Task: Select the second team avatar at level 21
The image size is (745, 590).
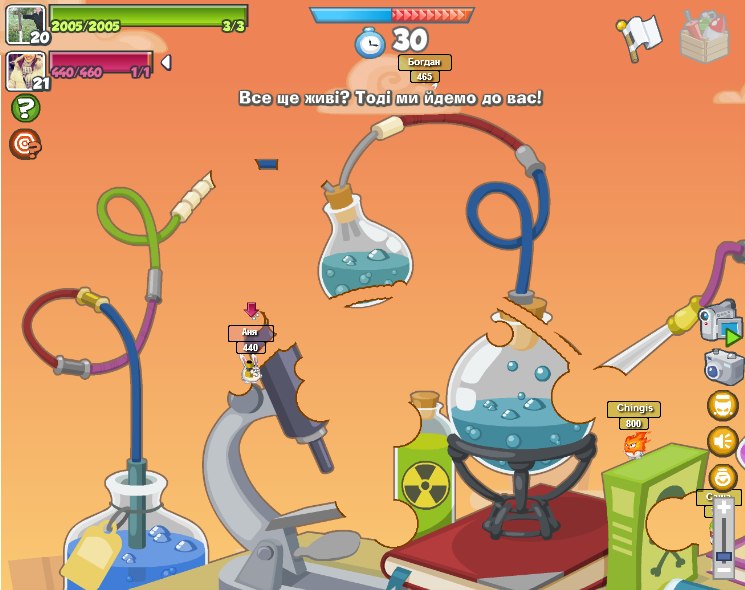Action: pyautogui.click(x=25, y=70)
